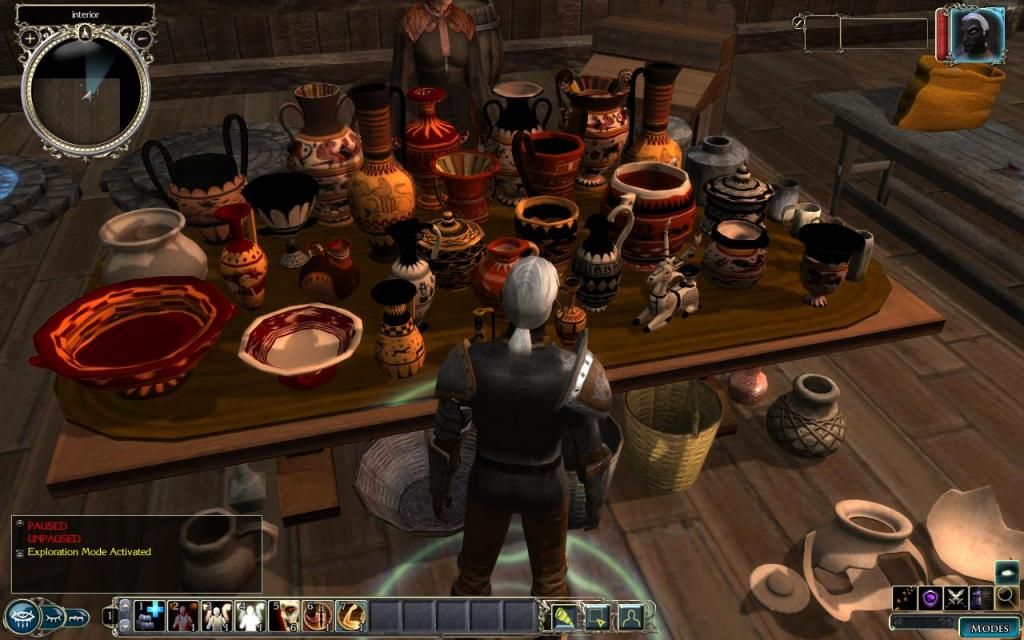
Task: Activate the magnifying glass search mode
Action: click(x=1006, y=598)
